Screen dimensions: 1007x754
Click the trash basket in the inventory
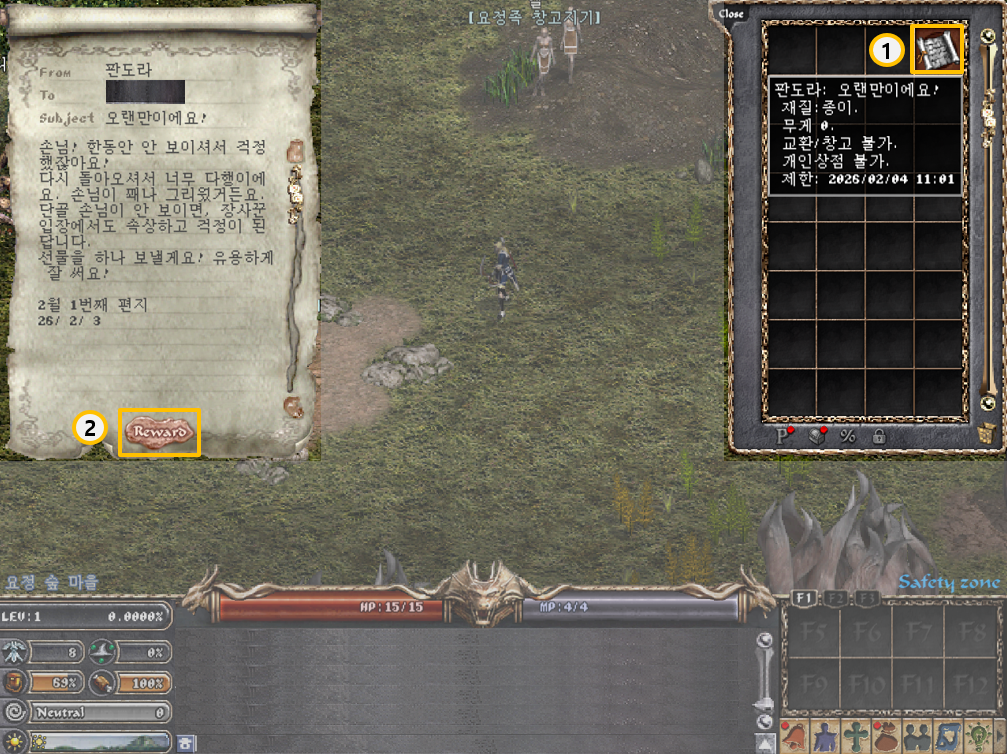987,433
